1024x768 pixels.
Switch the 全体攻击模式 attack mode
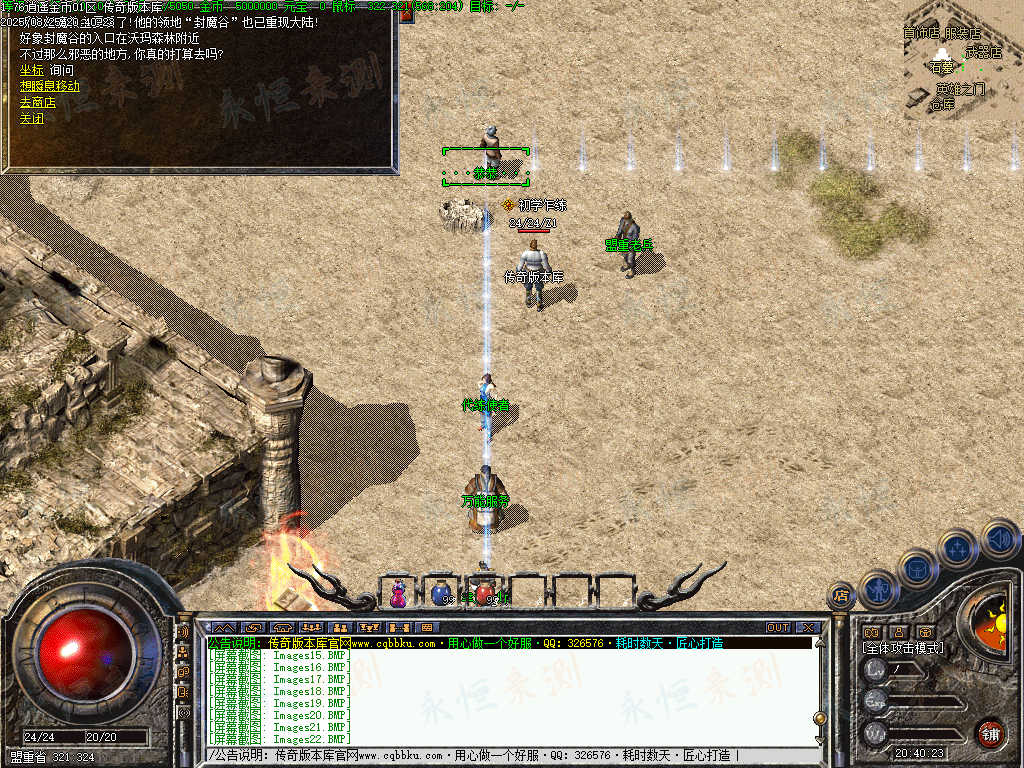click(903, 648)
